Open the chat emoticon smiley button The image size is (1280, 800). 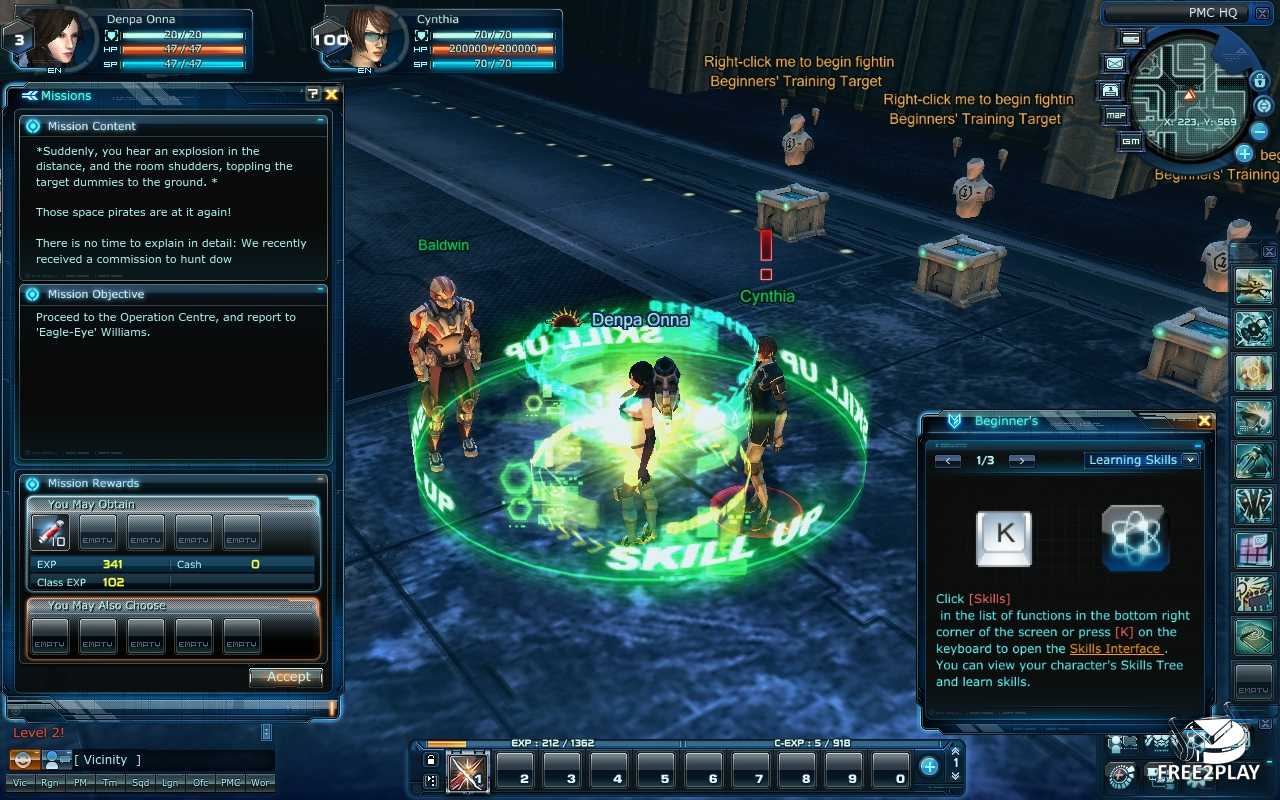[x=23, y=760]
